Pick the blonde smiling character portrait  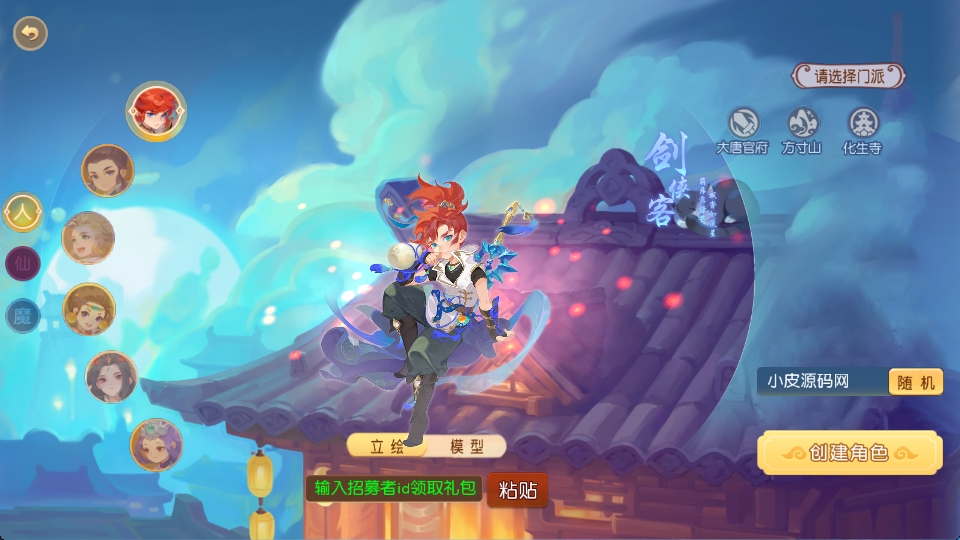88,238
